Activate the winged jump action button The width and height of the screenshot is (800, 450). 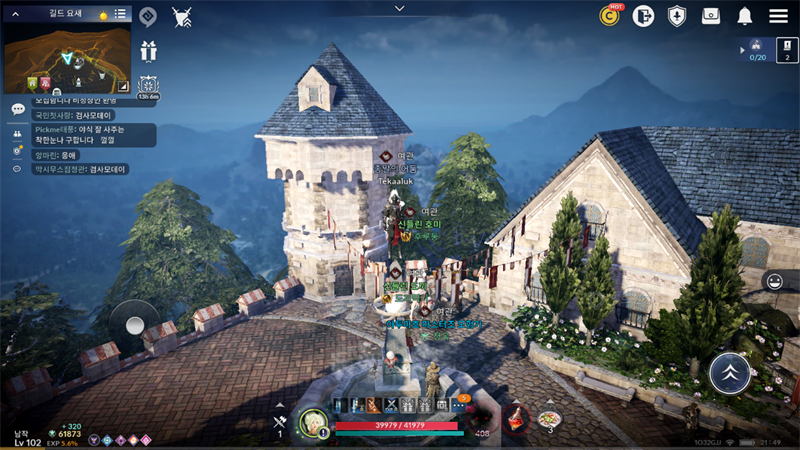tap(730, 373)
